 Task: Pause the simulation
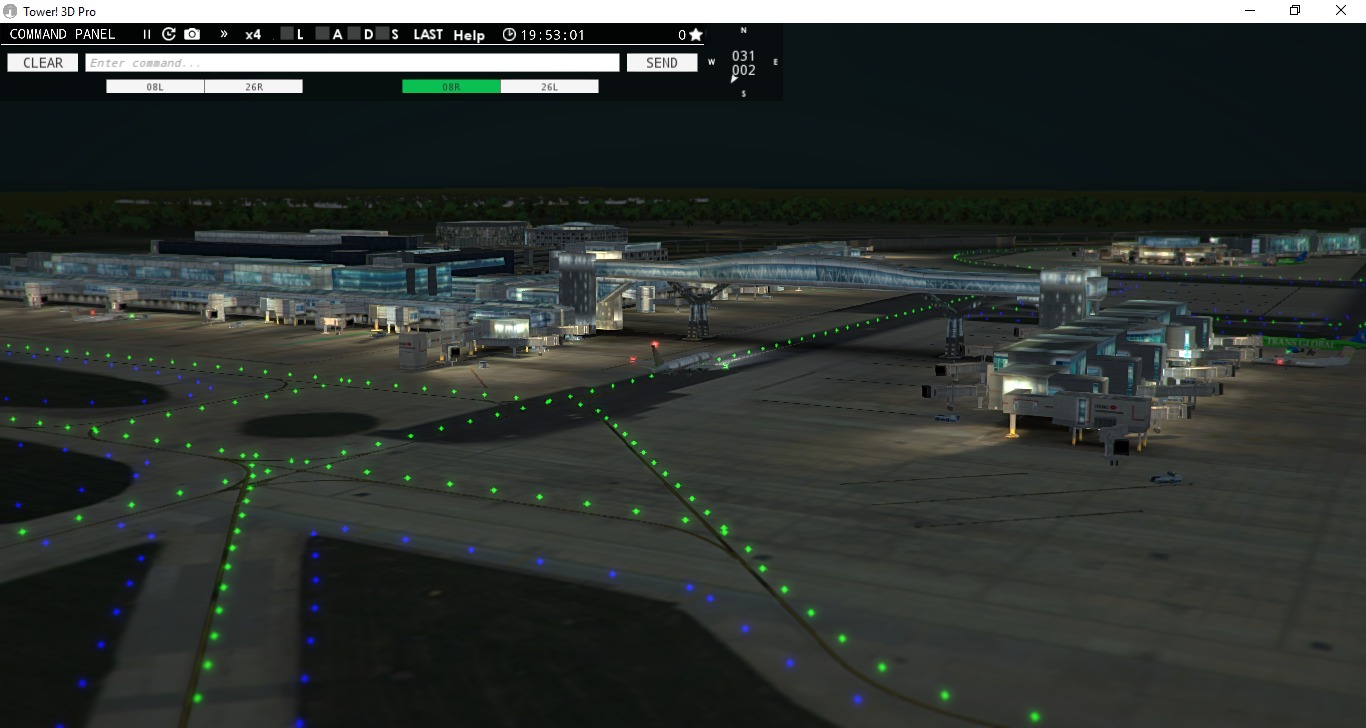click(145, 34)
